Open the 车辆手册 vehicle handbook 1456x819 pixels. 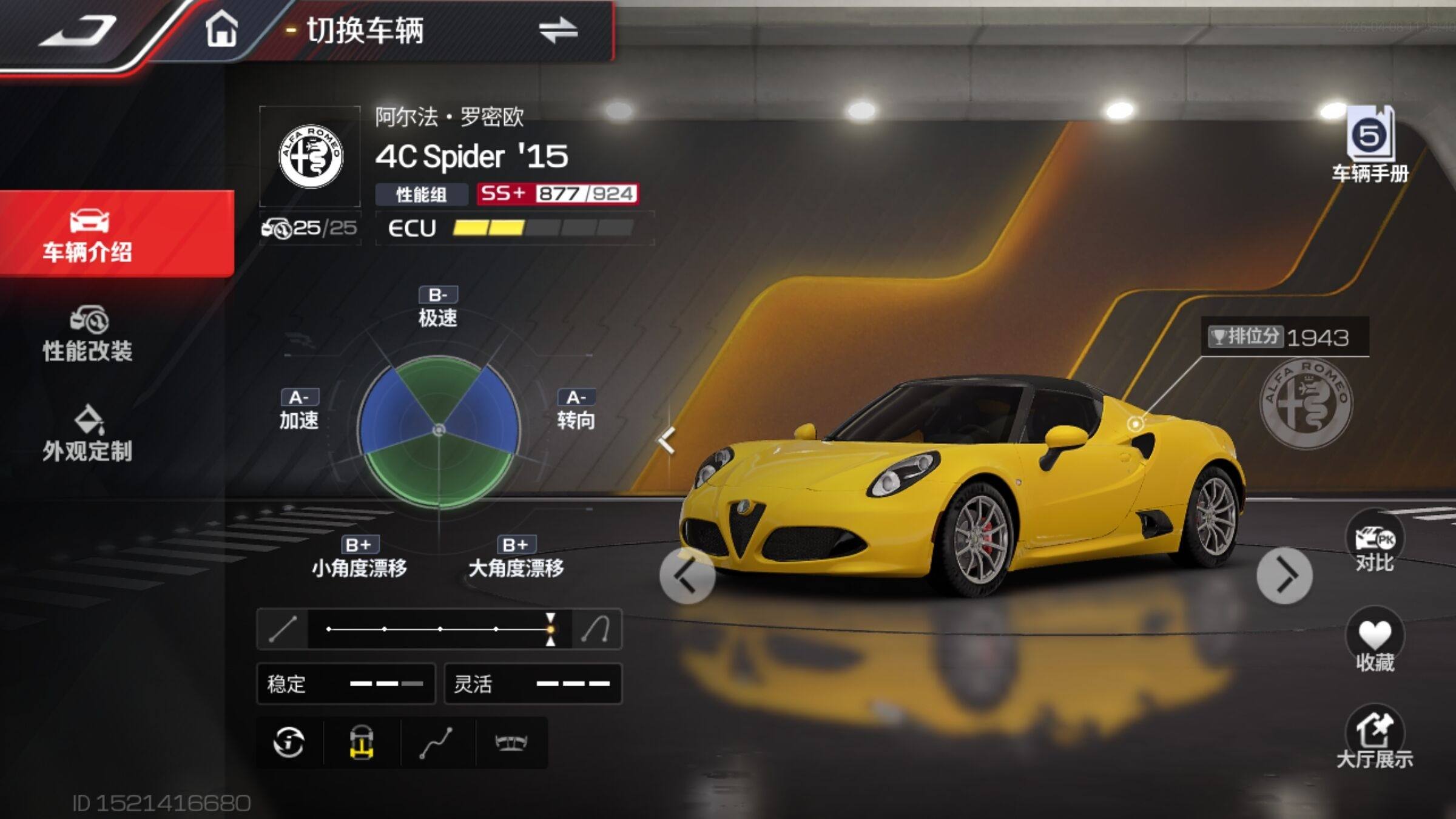pos(1370,146)
